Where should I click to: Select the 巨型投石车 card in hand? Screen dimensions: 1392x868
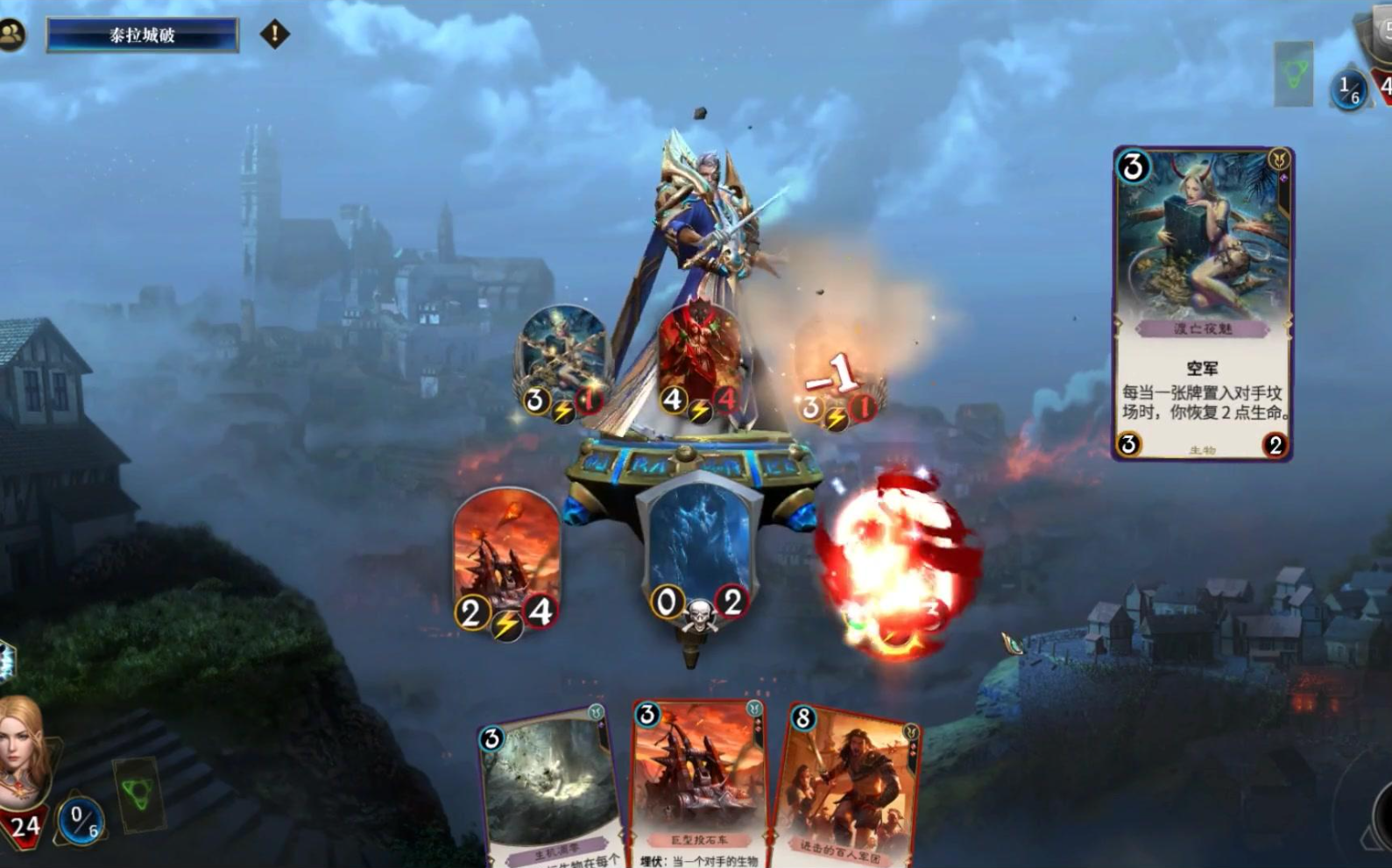click(x=699, y=786)
